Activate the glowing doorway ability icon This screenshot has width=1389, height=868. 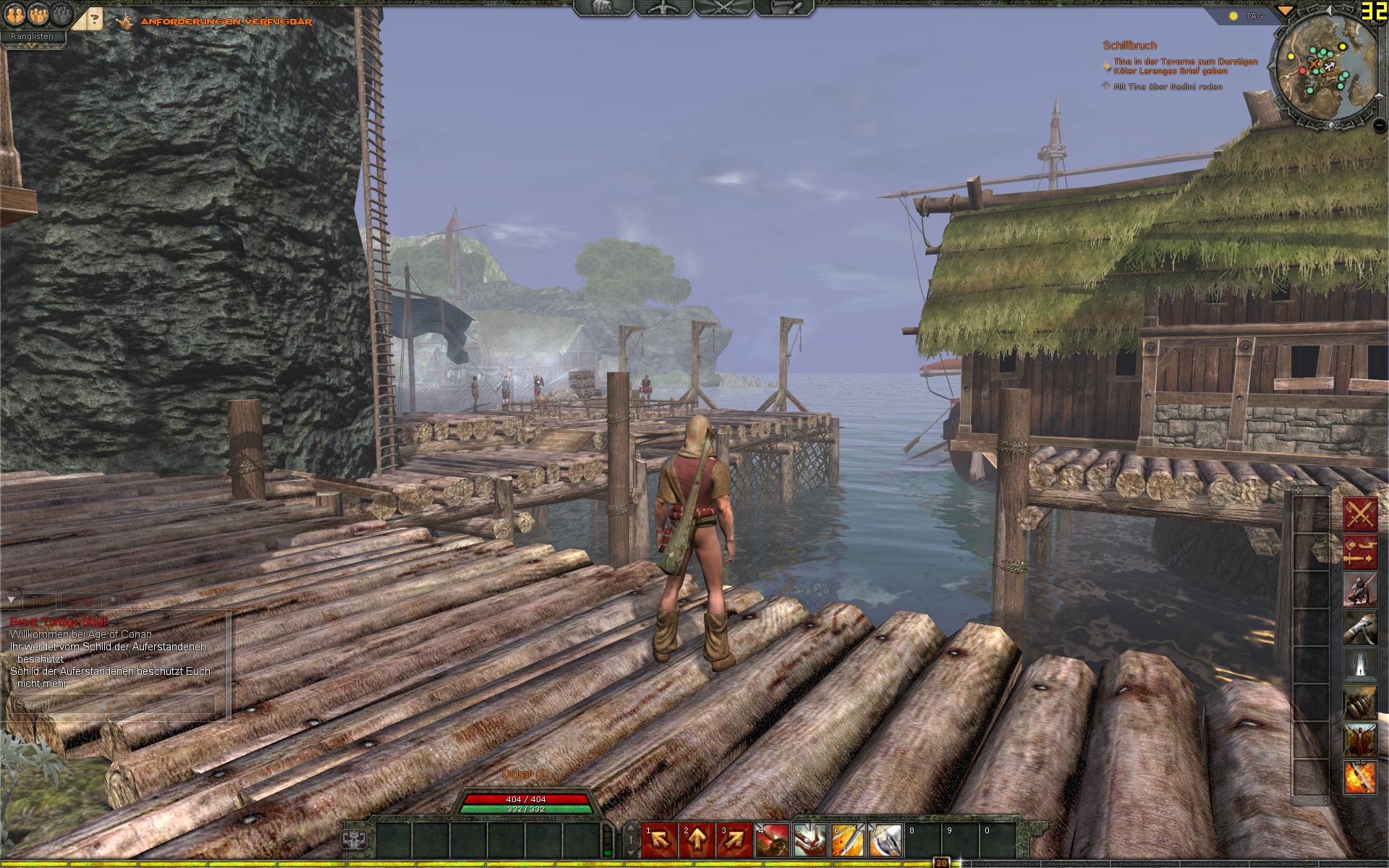tap(1359, 665)
